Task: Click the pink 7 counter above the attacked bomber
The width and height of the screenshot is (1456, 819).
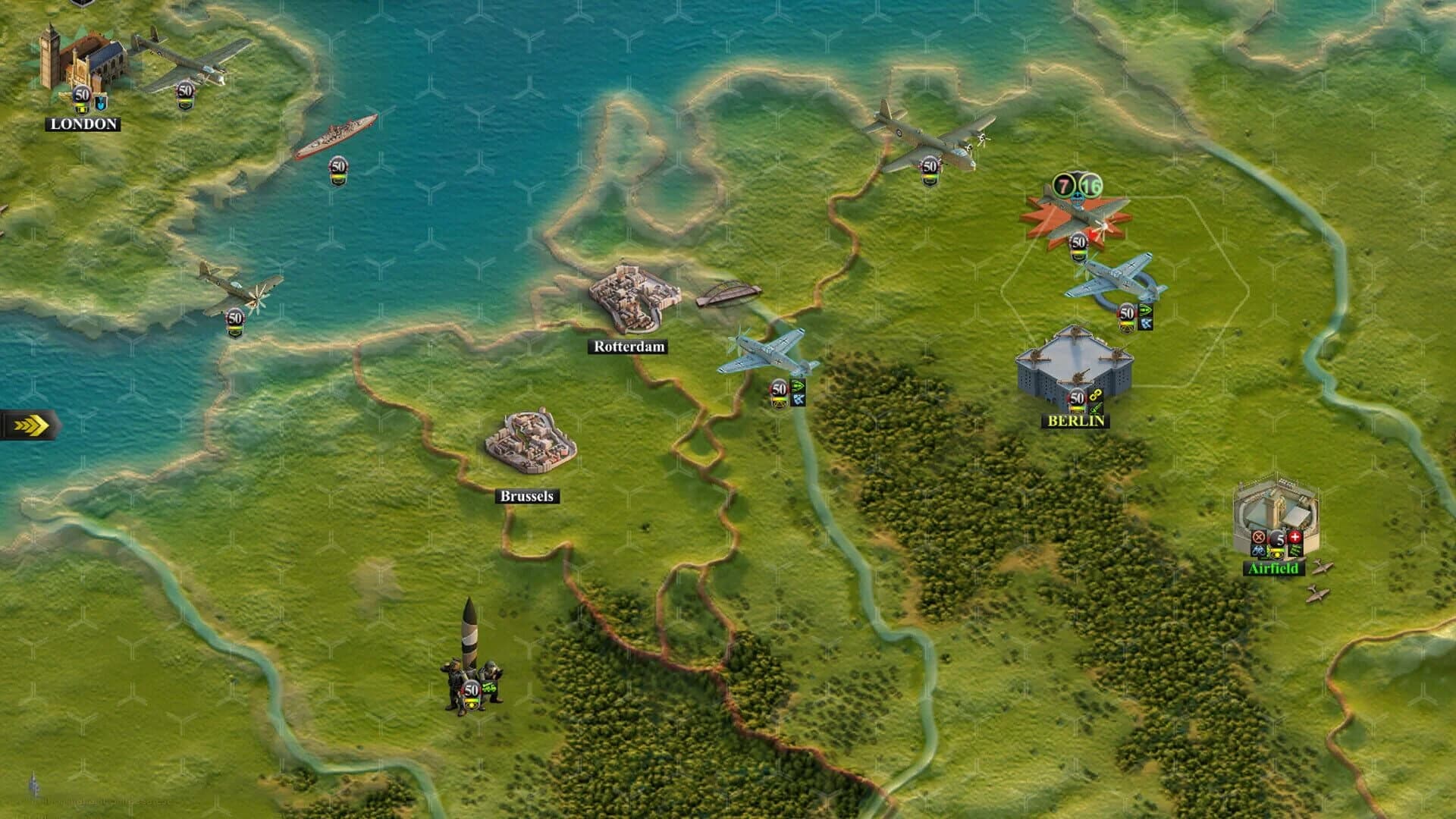Action: tap(1062, 184)
